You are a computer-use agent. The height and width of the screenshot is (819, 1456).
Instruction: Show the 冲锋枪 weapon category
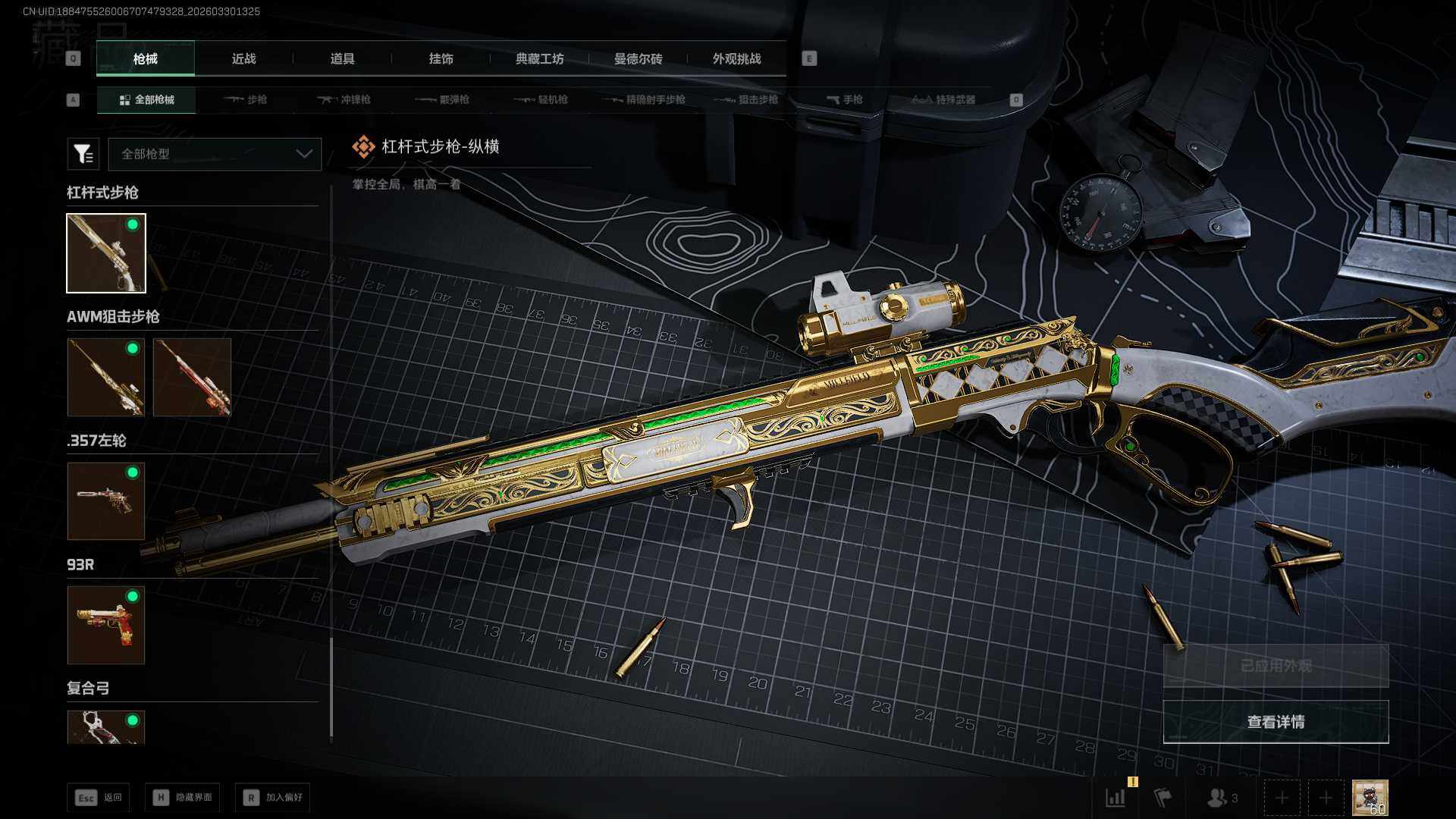(344, 99)
